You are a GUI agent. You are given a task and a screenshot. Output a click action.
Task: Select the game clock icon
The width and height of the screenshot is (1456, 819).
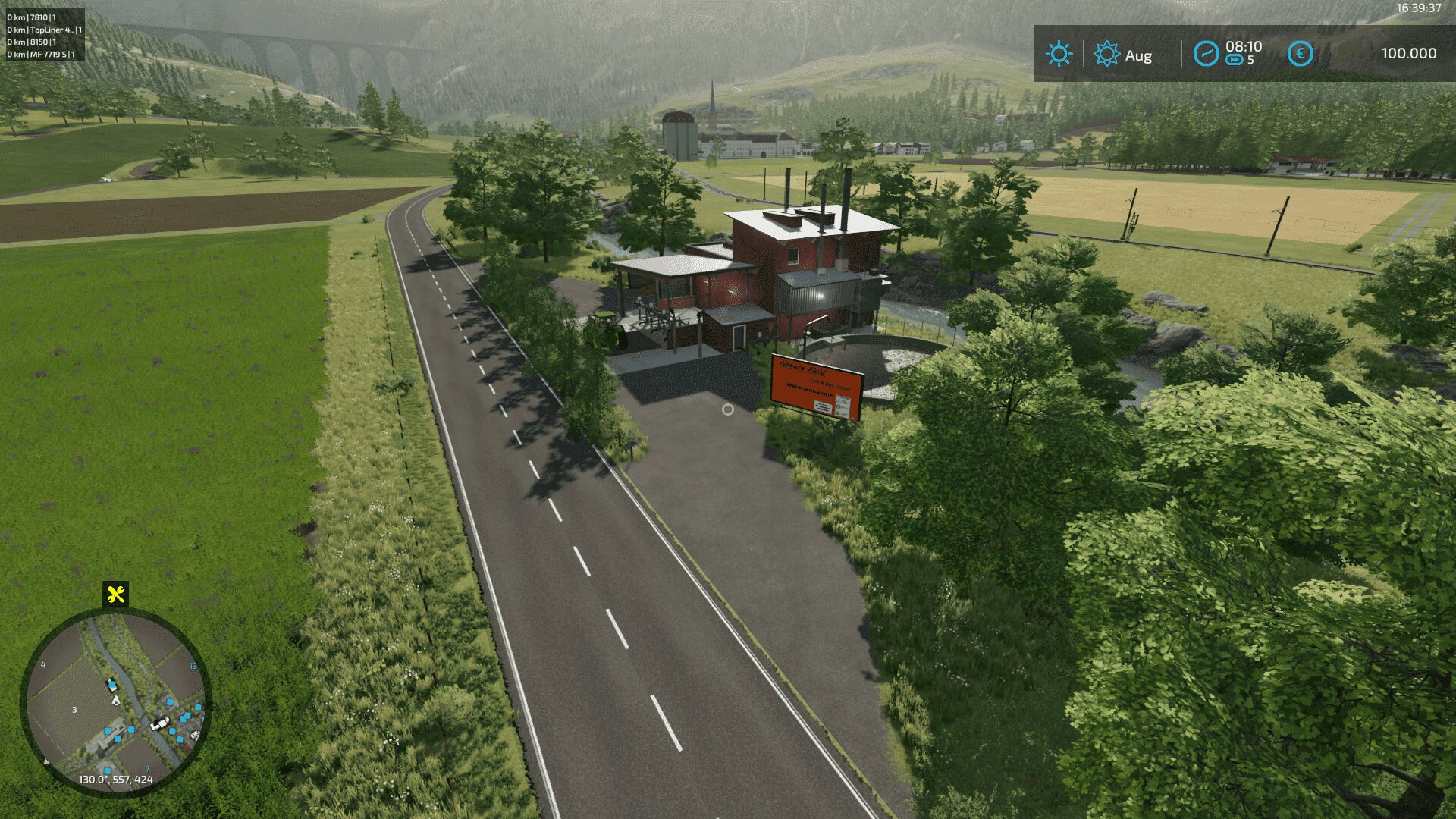pos(1206,54)
